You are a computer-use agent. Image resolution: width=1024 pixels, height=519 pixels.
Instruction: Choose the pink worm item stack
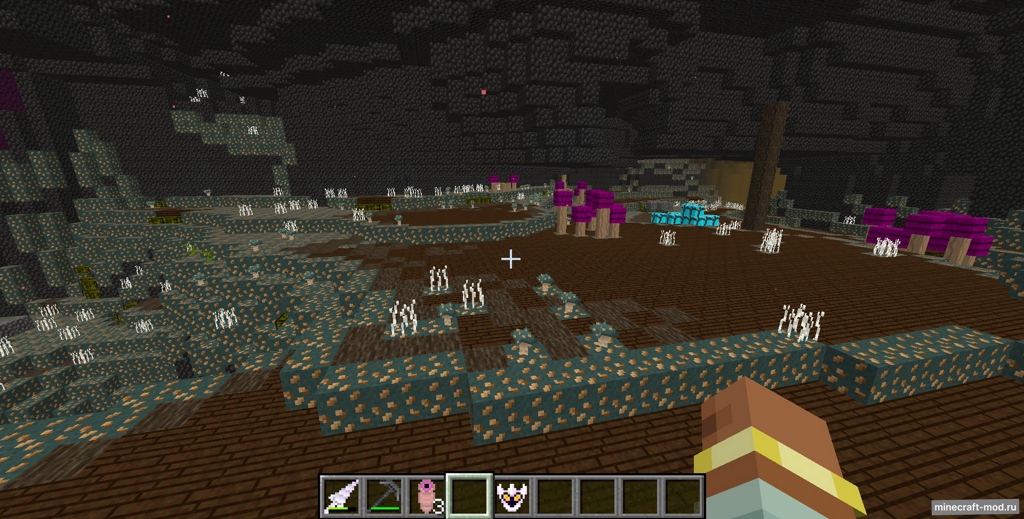coord(426,496)
